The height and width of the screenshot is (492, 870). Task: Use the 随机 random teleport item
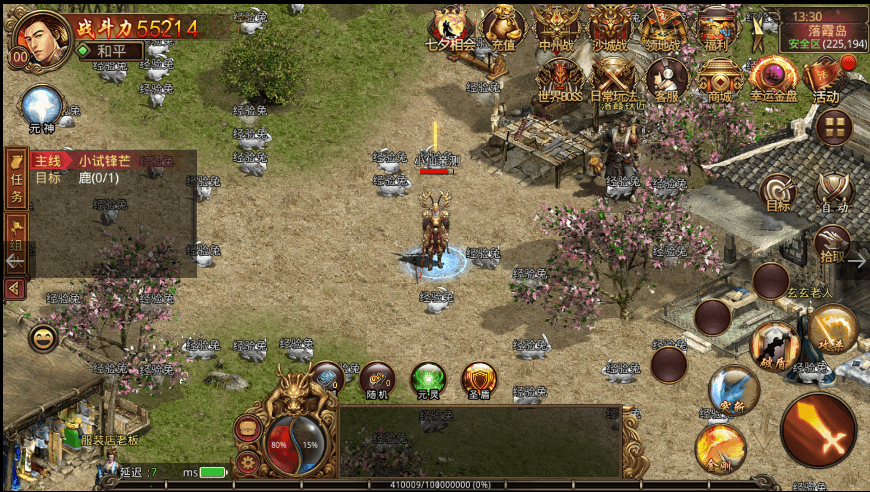pyautogui.click(x=378, y=380)
